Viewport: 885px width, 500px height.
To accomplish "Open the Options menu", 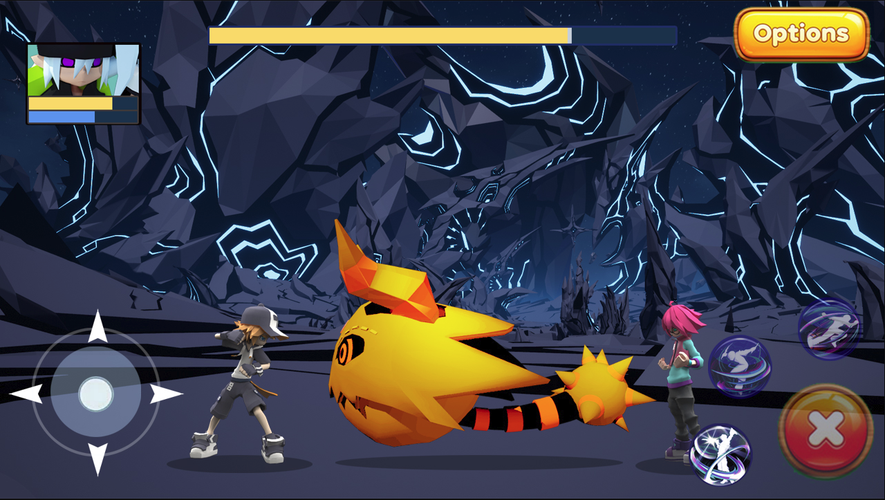I will (801, 35).
